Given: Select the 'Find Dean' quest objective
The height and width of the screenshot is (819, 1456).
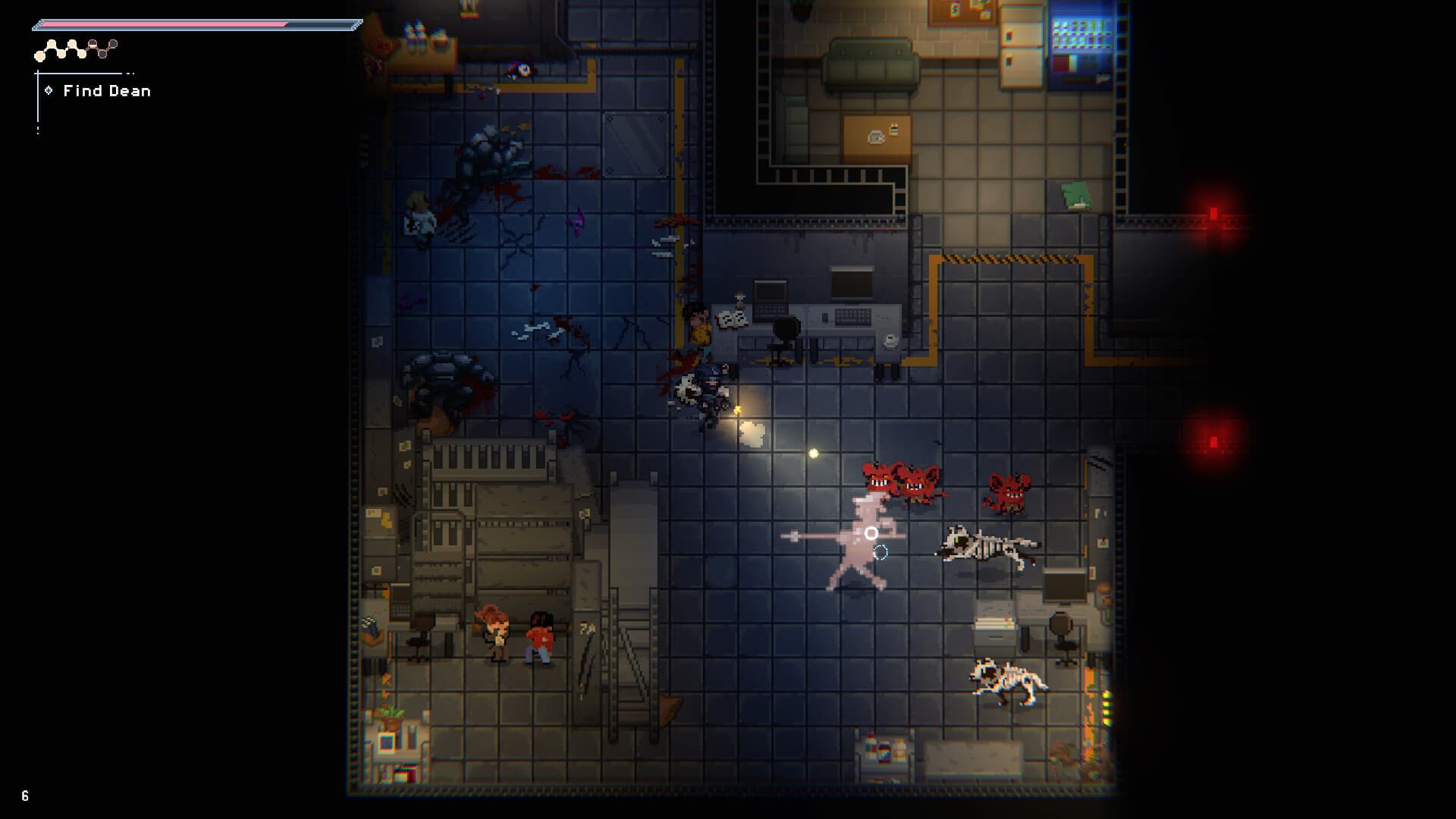Looking at the screenshot, I should tap(106, 91).
